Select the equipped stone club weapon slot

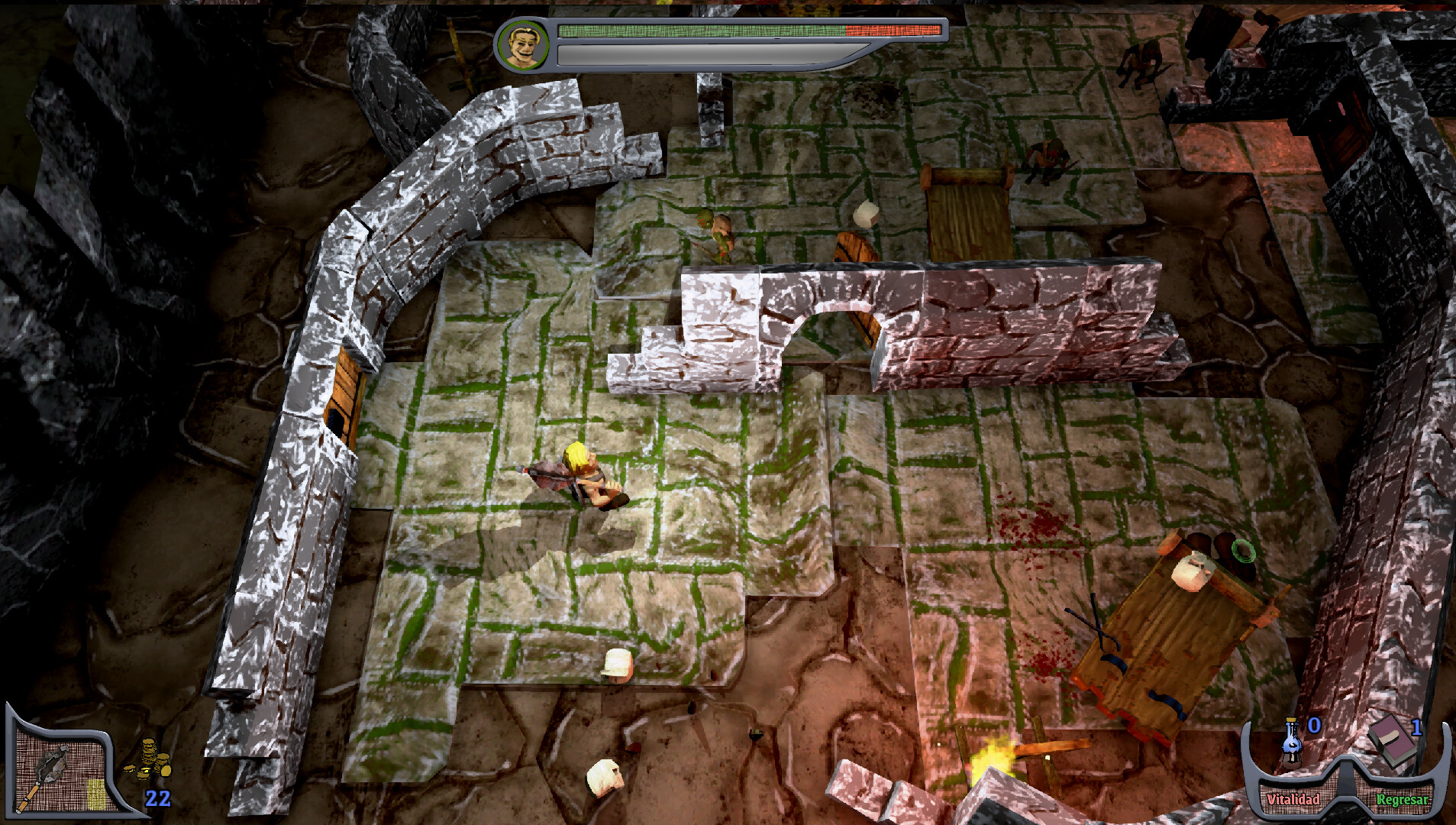pyautogui.click(x=55, y=773)
